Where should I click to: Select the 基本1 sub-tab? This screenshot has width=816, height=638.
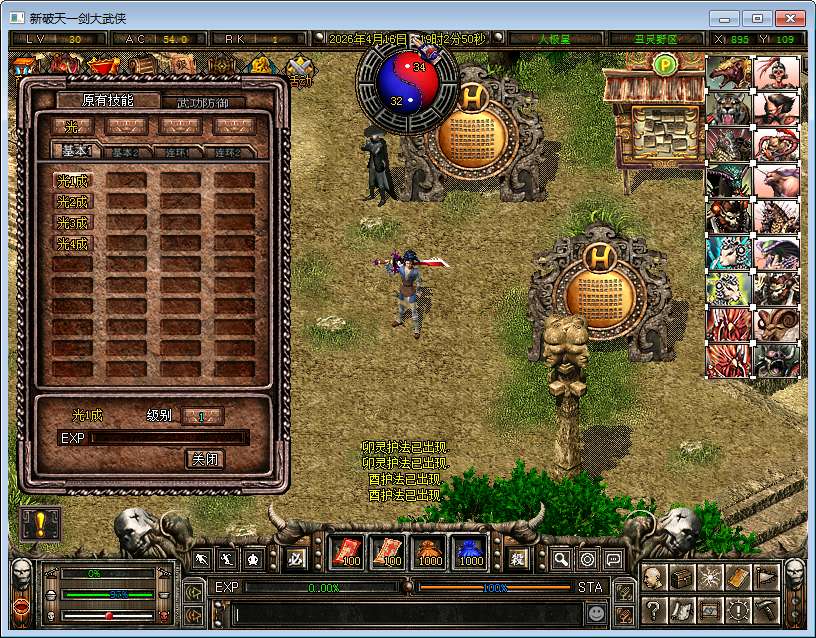point(74,151)
